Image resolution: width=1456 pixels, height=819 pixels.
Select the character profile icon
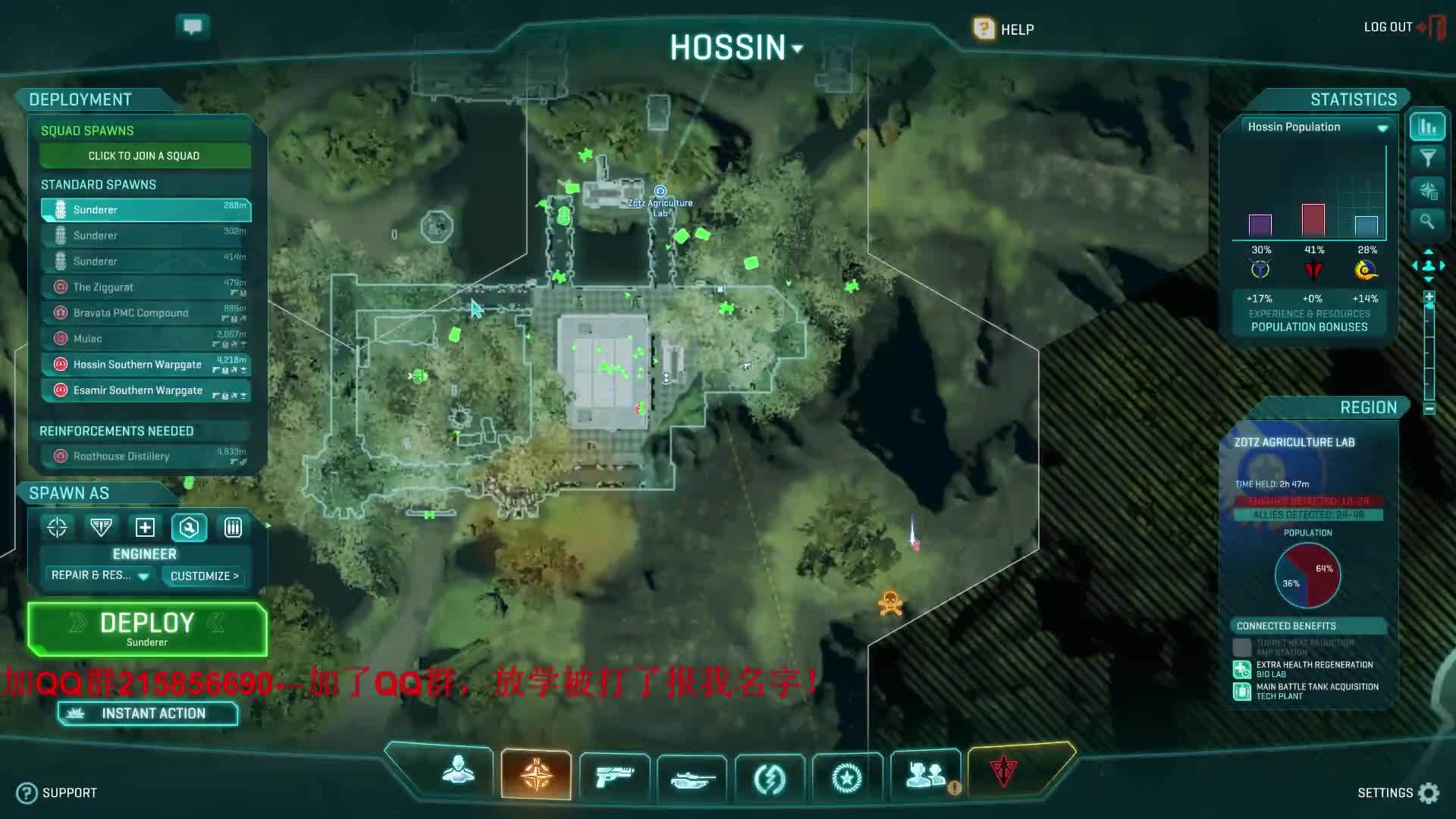point(457,773)
